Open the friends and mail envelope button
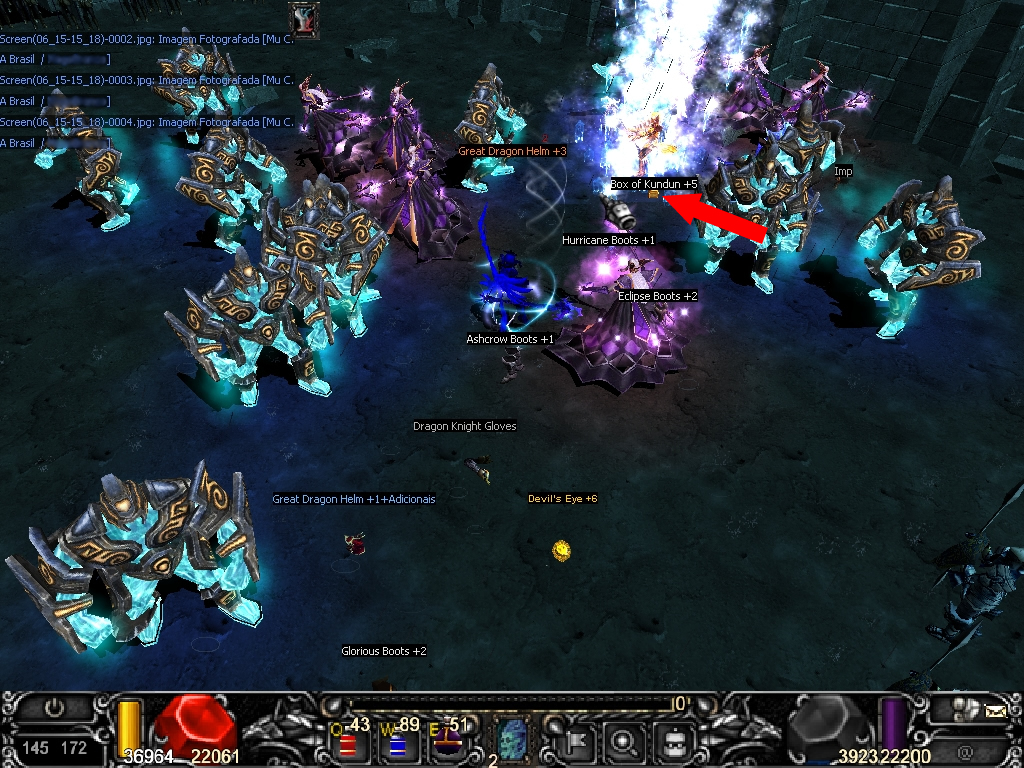The width and height of the screenshot is (1024, 768). (x=995, y=712)
